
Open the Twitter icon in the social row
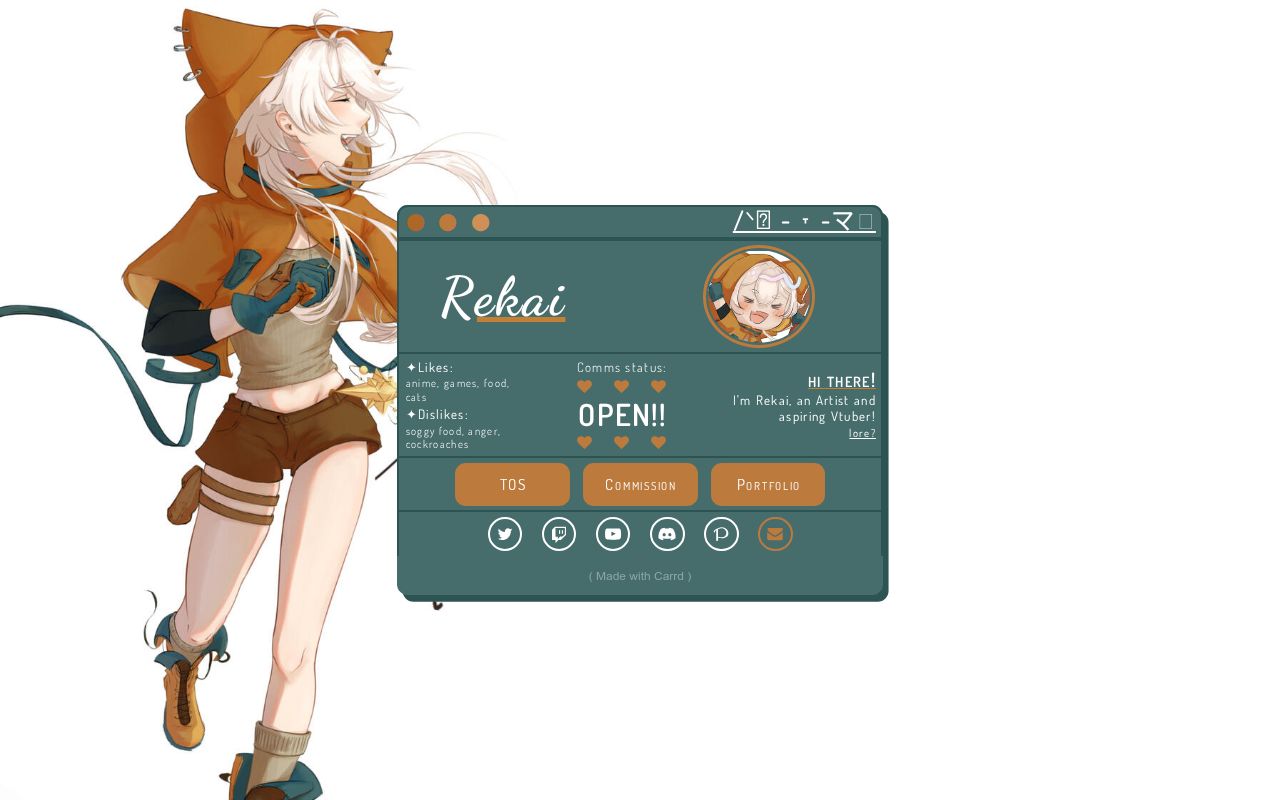tap(505, 534)
